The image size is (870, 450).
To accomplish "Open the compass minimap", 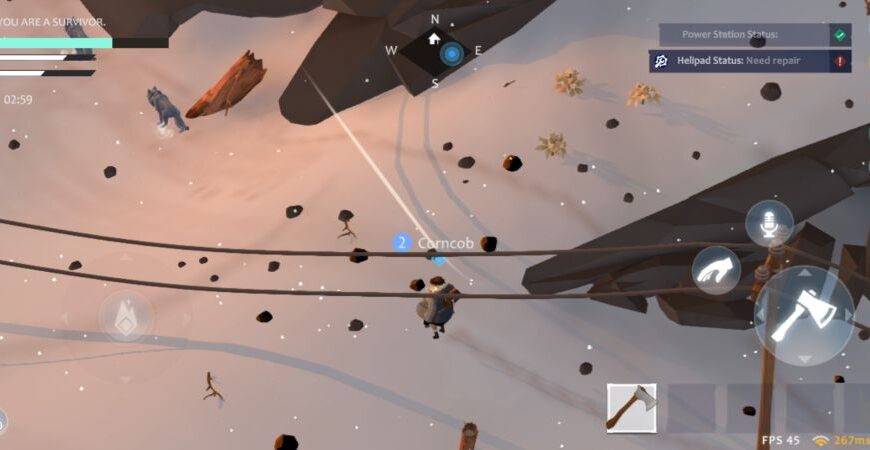I will click(x=435, y=52).
